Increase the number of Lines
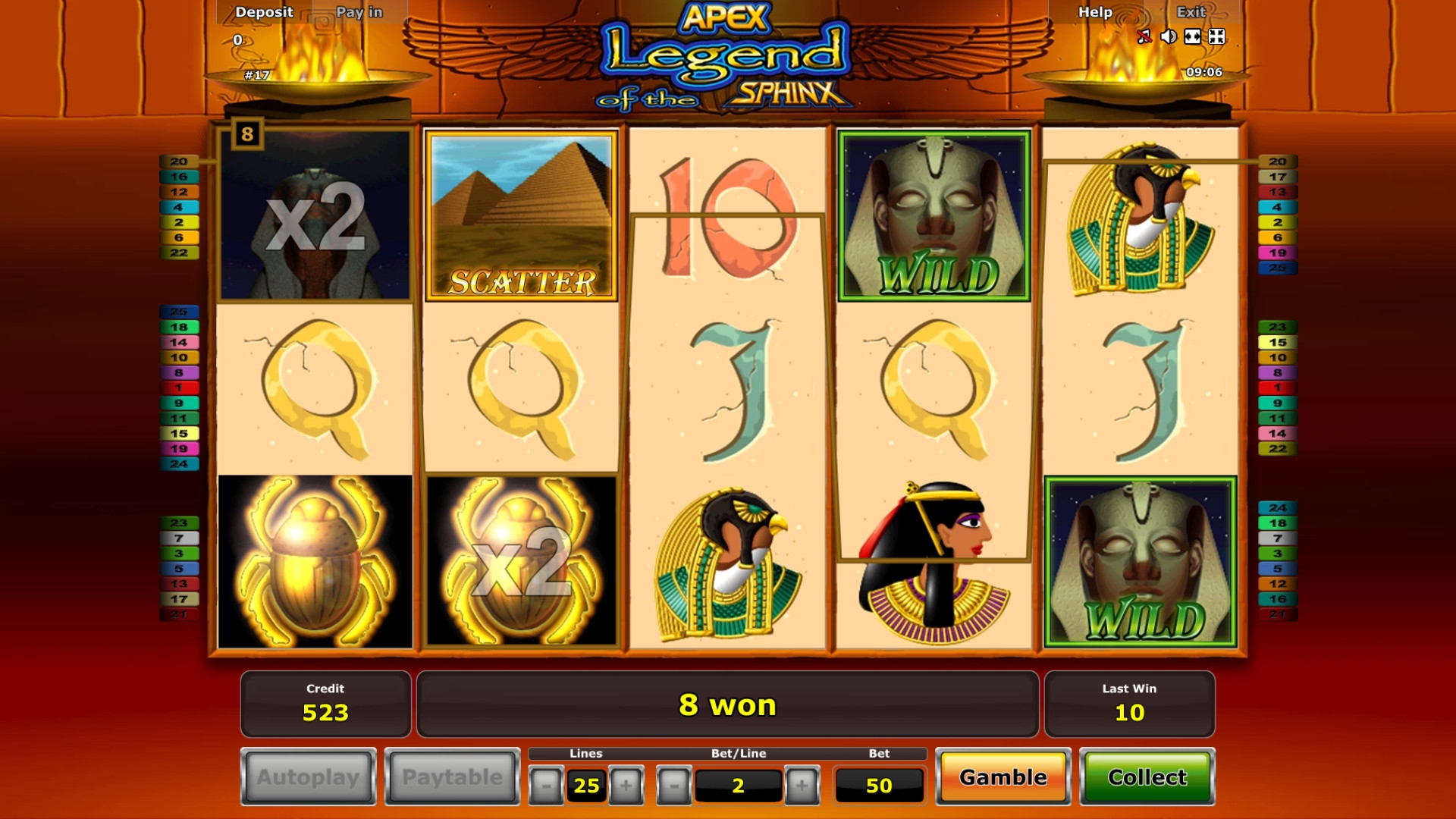 point(626,786)
